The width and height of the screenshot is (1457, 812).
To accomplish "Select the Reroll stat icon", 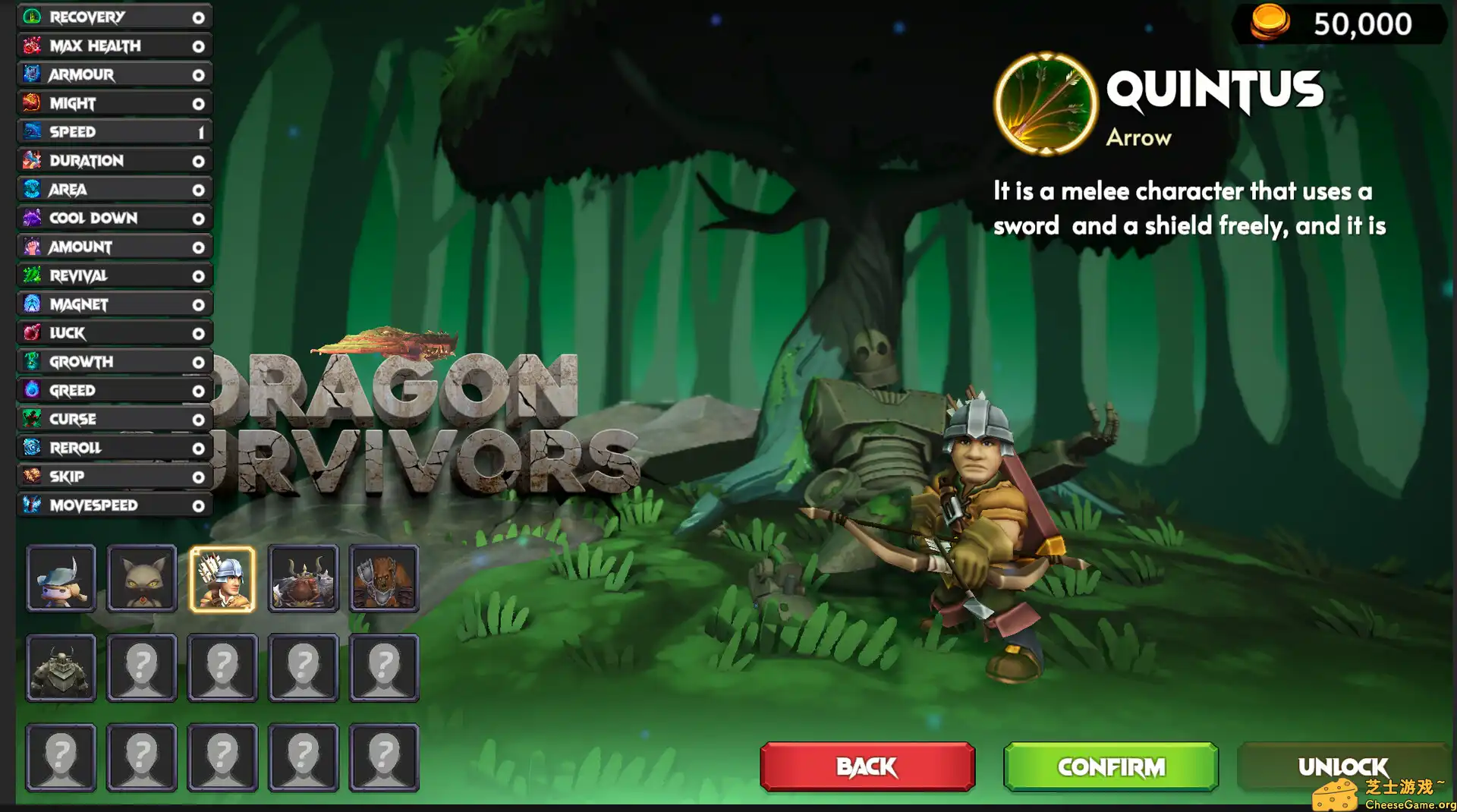I will pyautogui.click(x=30, y=448).
